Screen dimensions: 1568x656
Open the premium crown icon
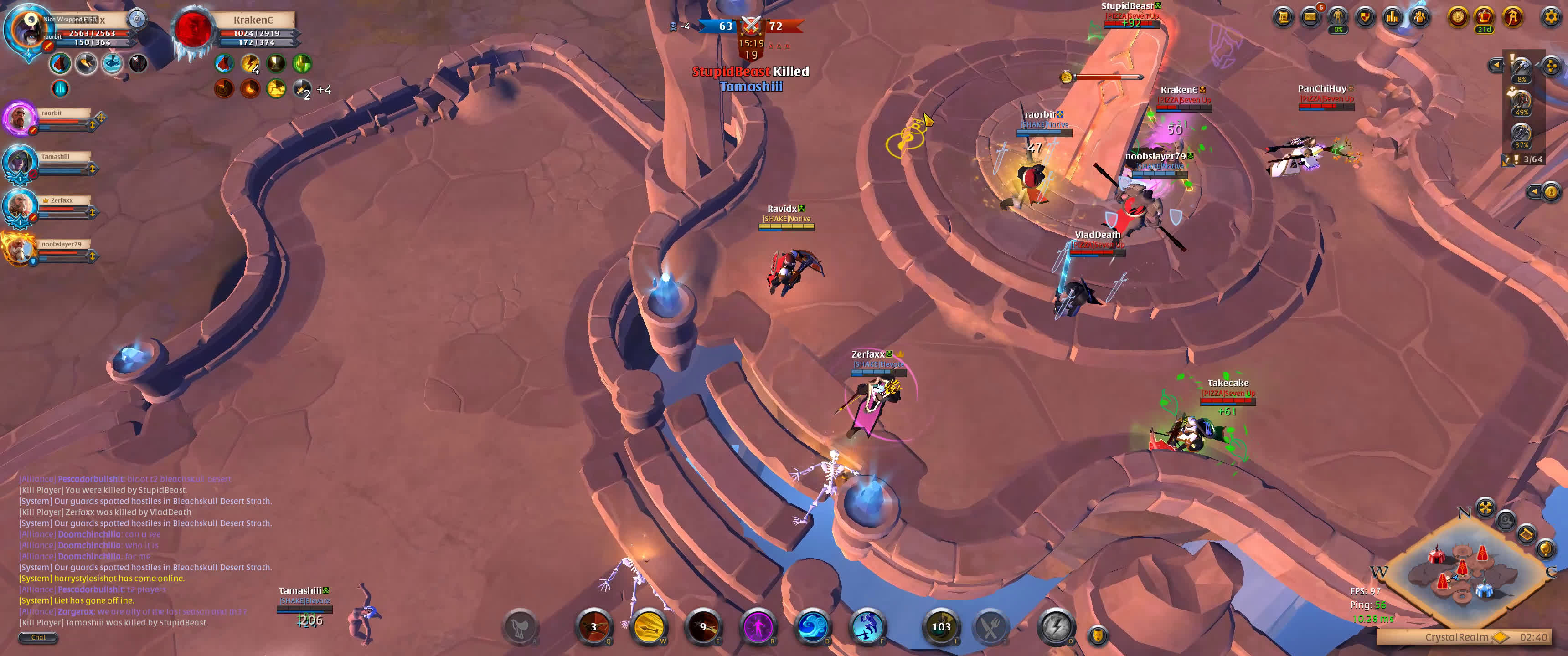[x=1484, y=17]
